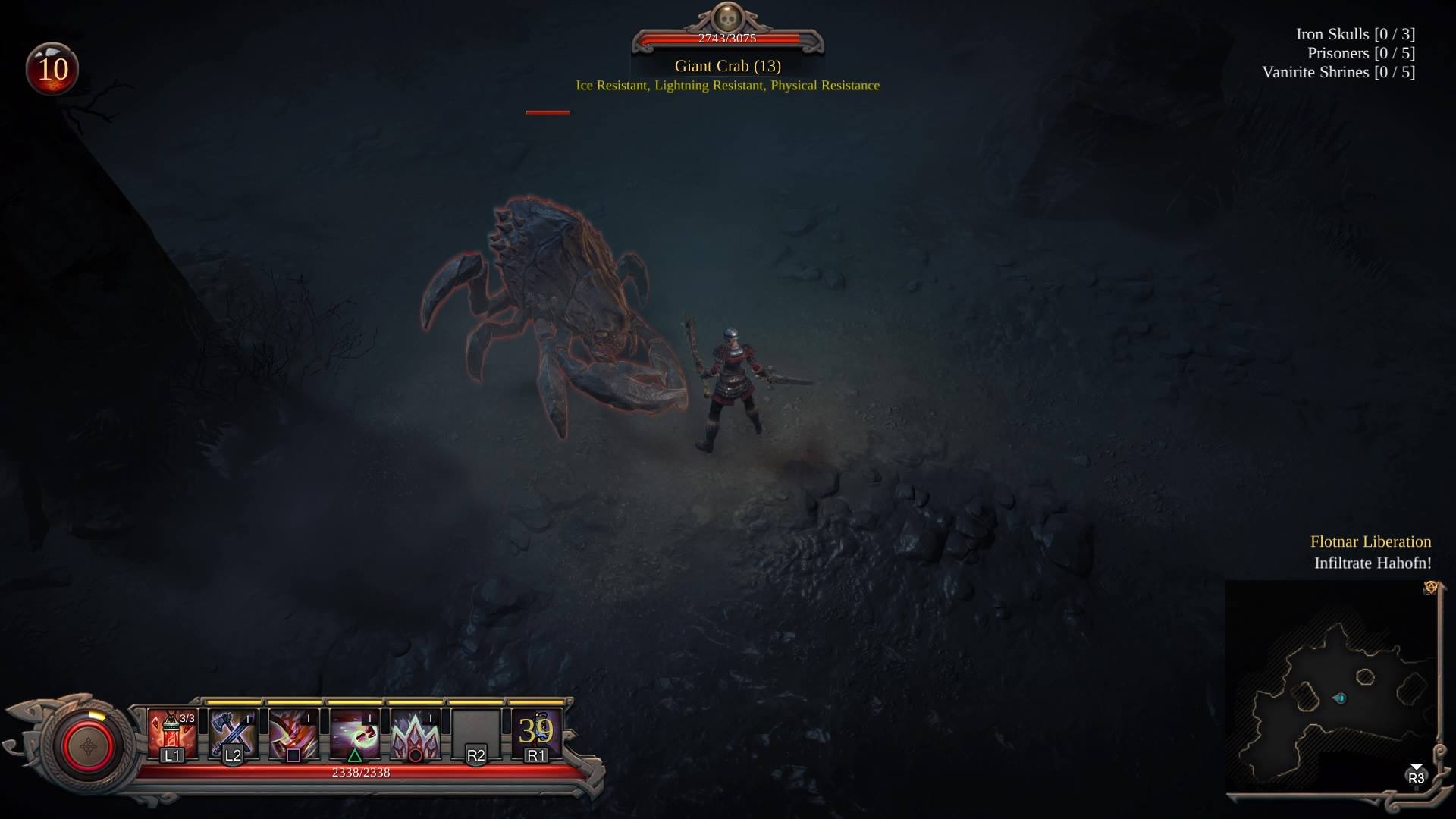Viewport: 1456px width, 819px height.
Task: Toggle the Iron Skulls objective tracker
Action: [x=1354, y=34]
